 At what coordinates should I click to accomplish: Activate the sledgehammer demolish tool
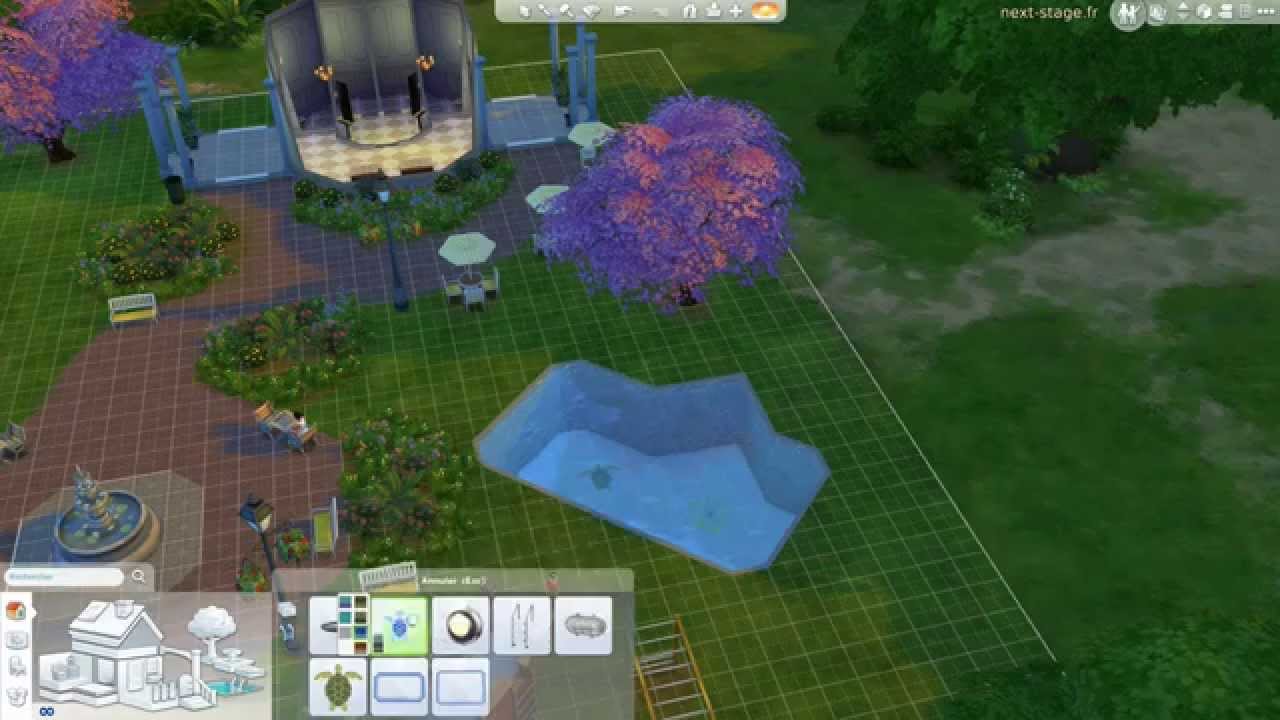[x=568, y=11]
